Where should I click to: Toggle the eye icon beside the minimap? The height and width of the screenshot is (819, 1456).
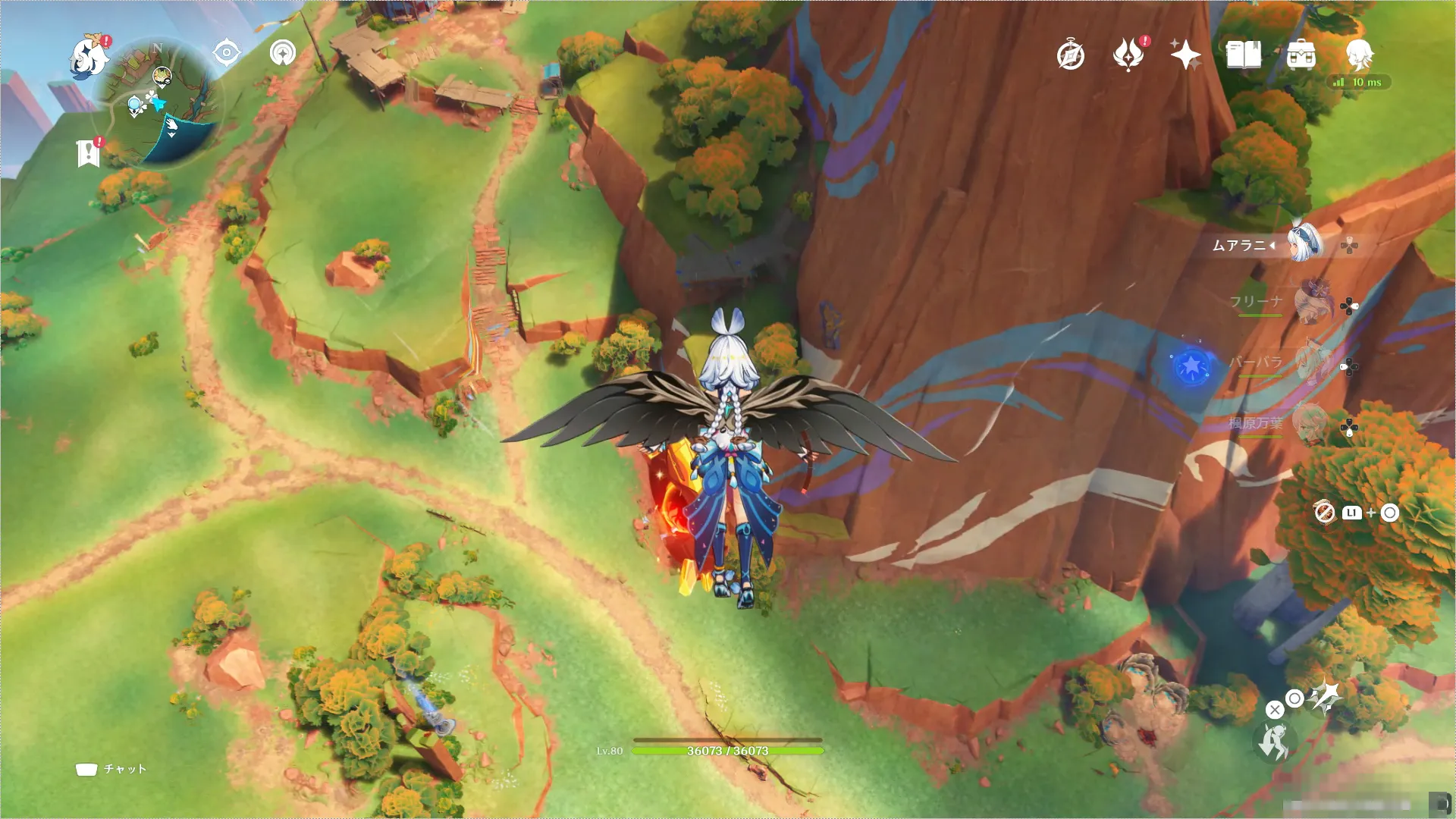coord(226,53)
